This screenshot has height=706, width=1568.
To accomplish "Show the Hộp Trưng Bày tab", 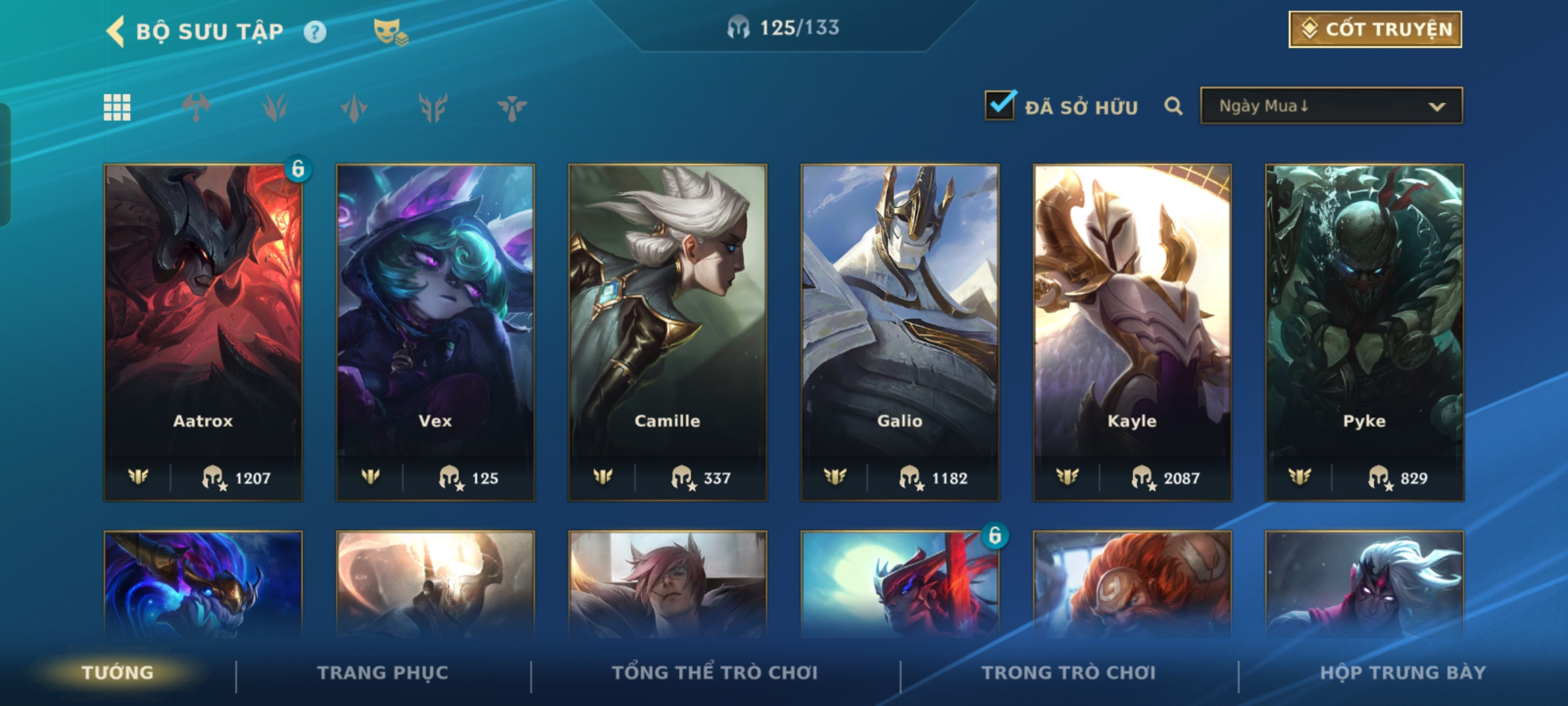I will coord(1403,673).
